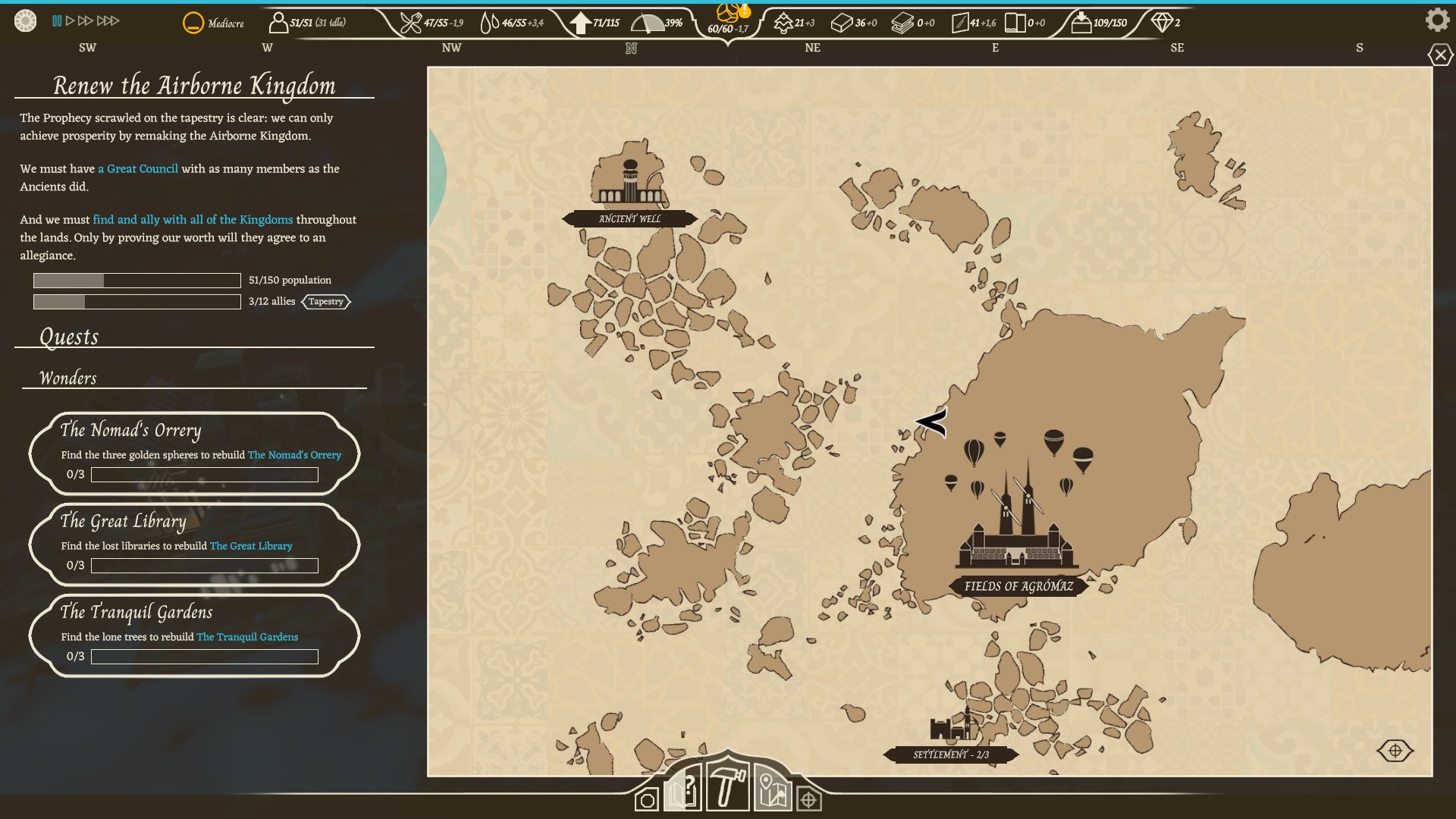Viewport: 1456px width, 819px height.
Task: Click the sun emblem in the corner
Action: (x=25, y=21)
